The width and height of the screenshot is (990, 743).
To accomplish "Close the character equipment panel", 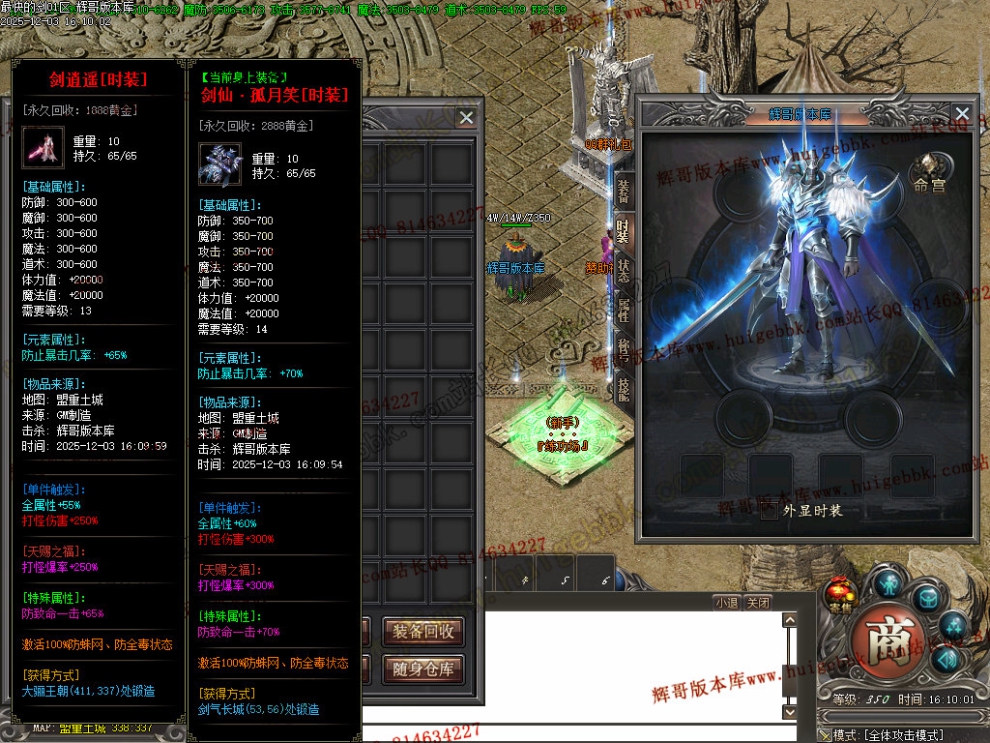I will coord(962,114).
